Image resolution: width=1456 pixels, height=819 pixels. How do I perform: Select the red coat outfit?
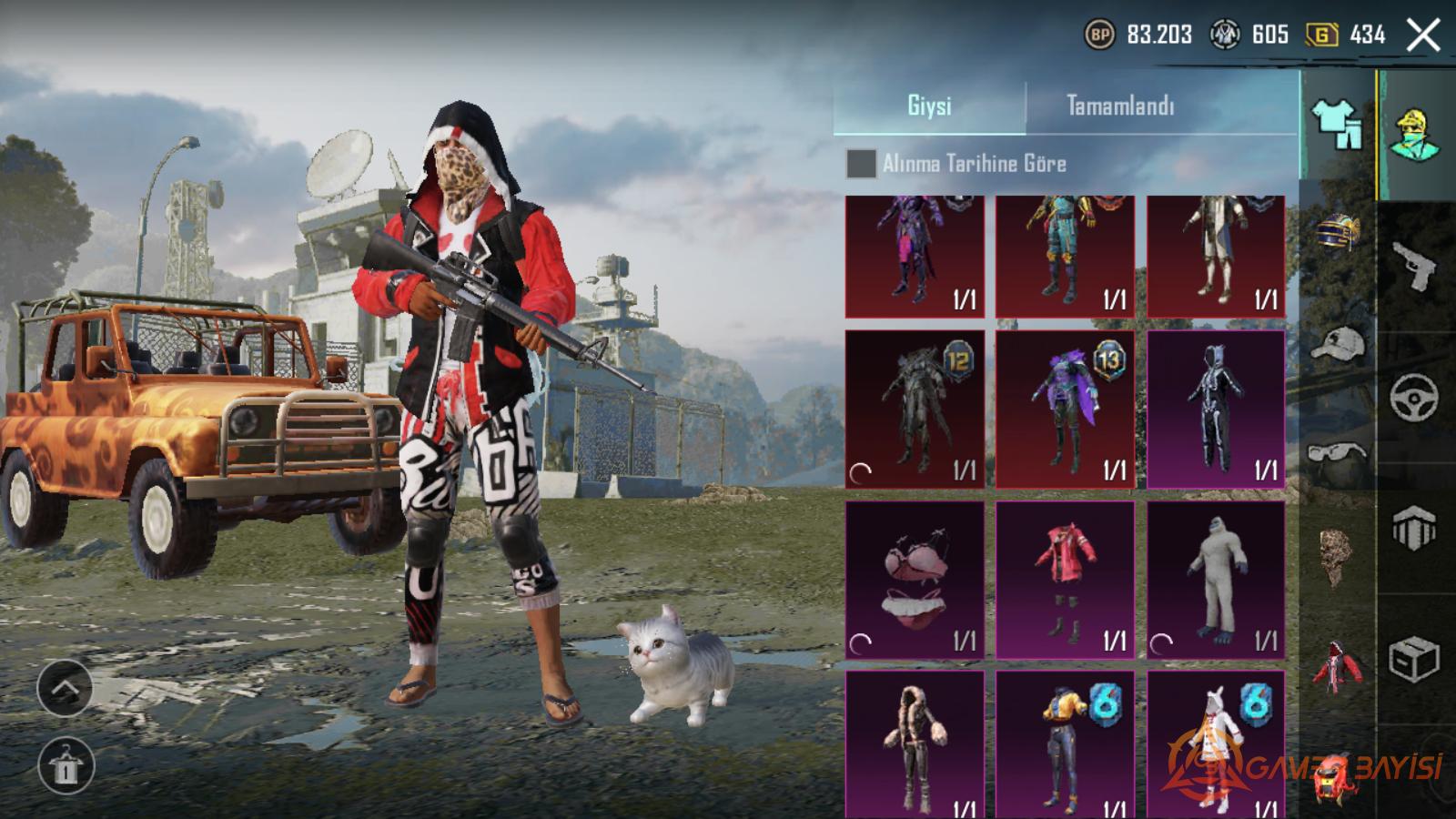(1065, 580)
